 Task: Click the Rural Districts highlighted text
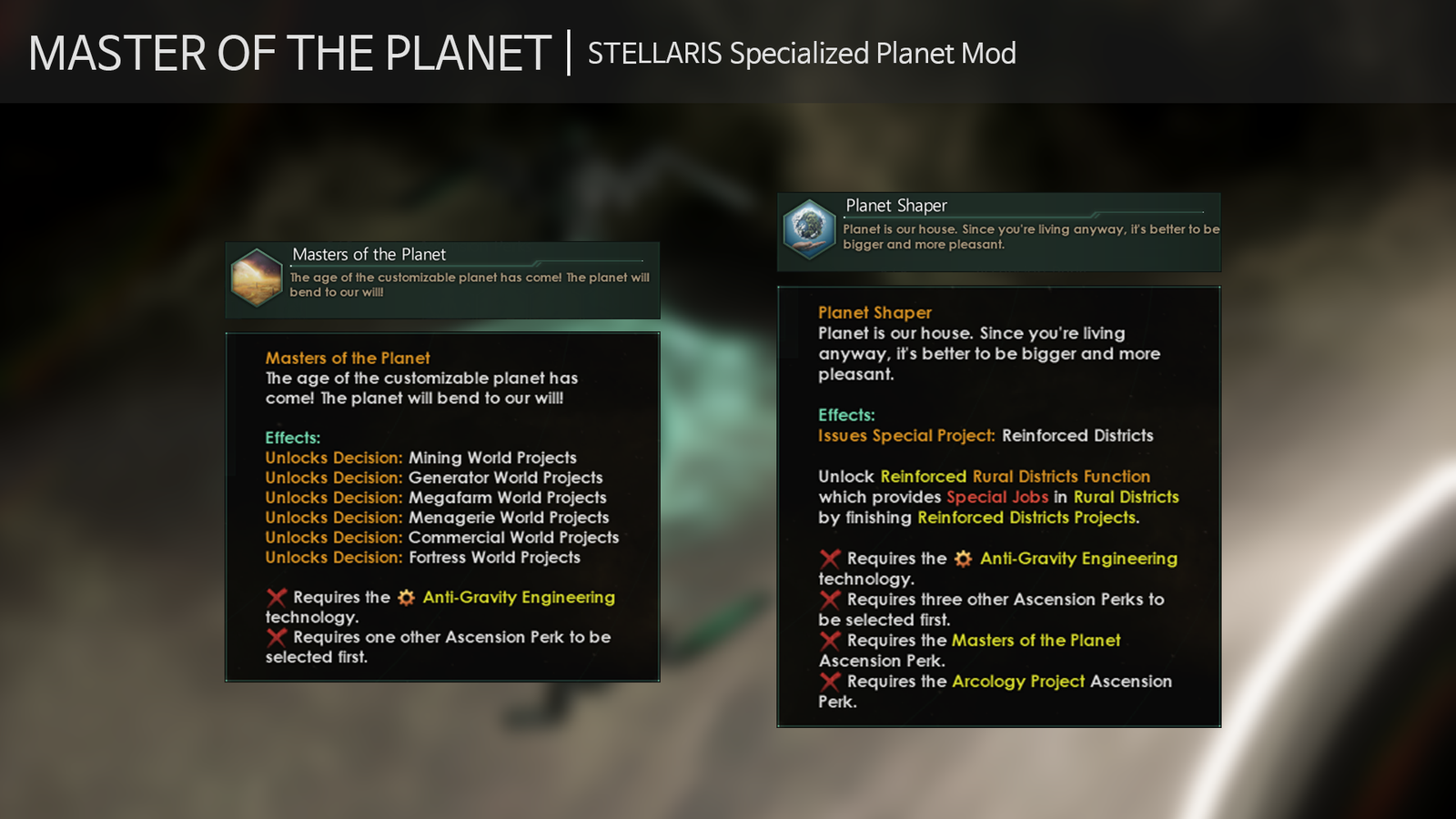coord(1127,497)
